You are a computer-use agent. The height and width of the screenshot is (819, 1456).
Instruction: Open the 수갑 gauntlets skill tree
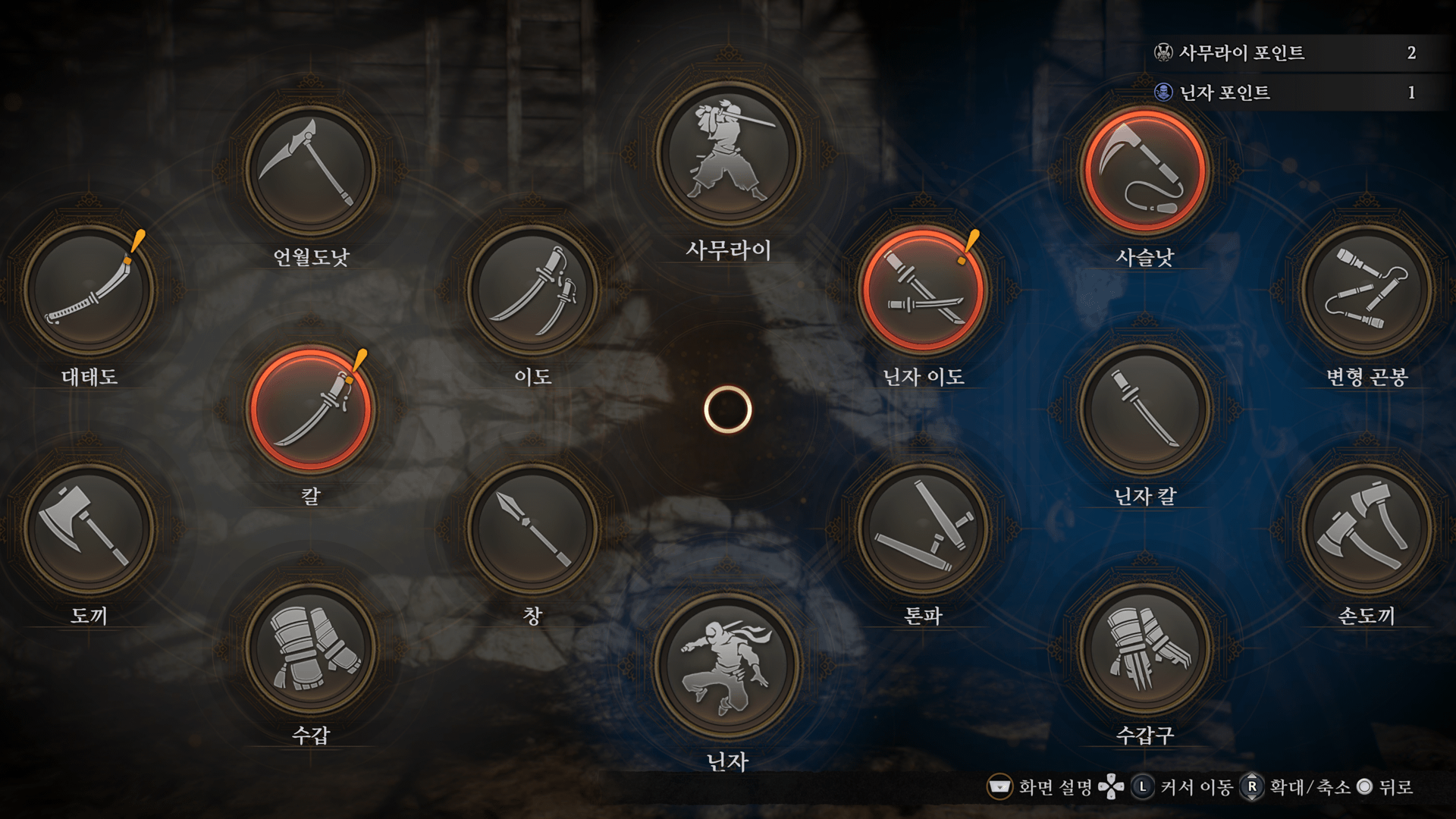[311, 648]
